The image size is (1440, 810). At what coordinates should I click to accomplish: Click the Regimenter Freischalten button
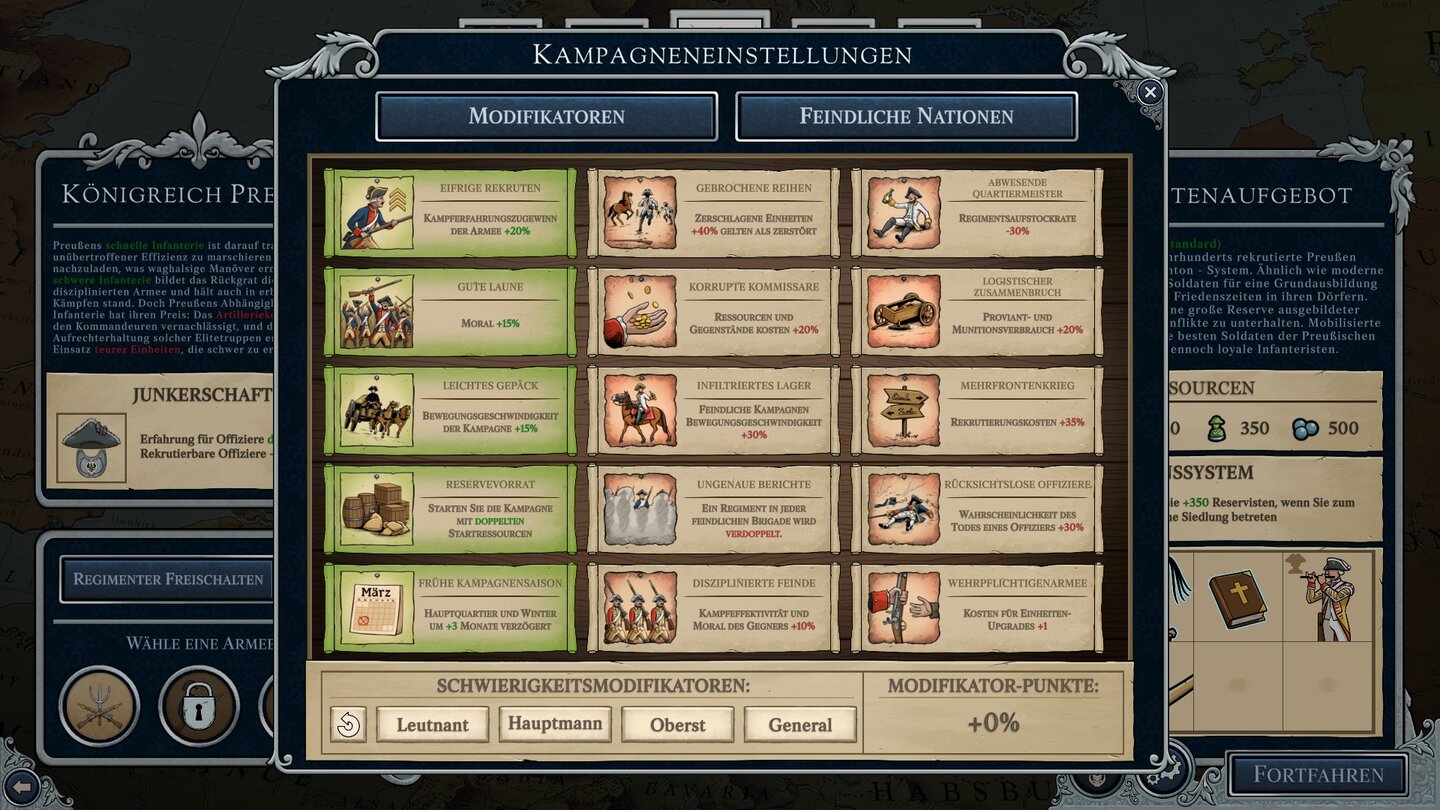pyautogui.click(x=168, y=578)
